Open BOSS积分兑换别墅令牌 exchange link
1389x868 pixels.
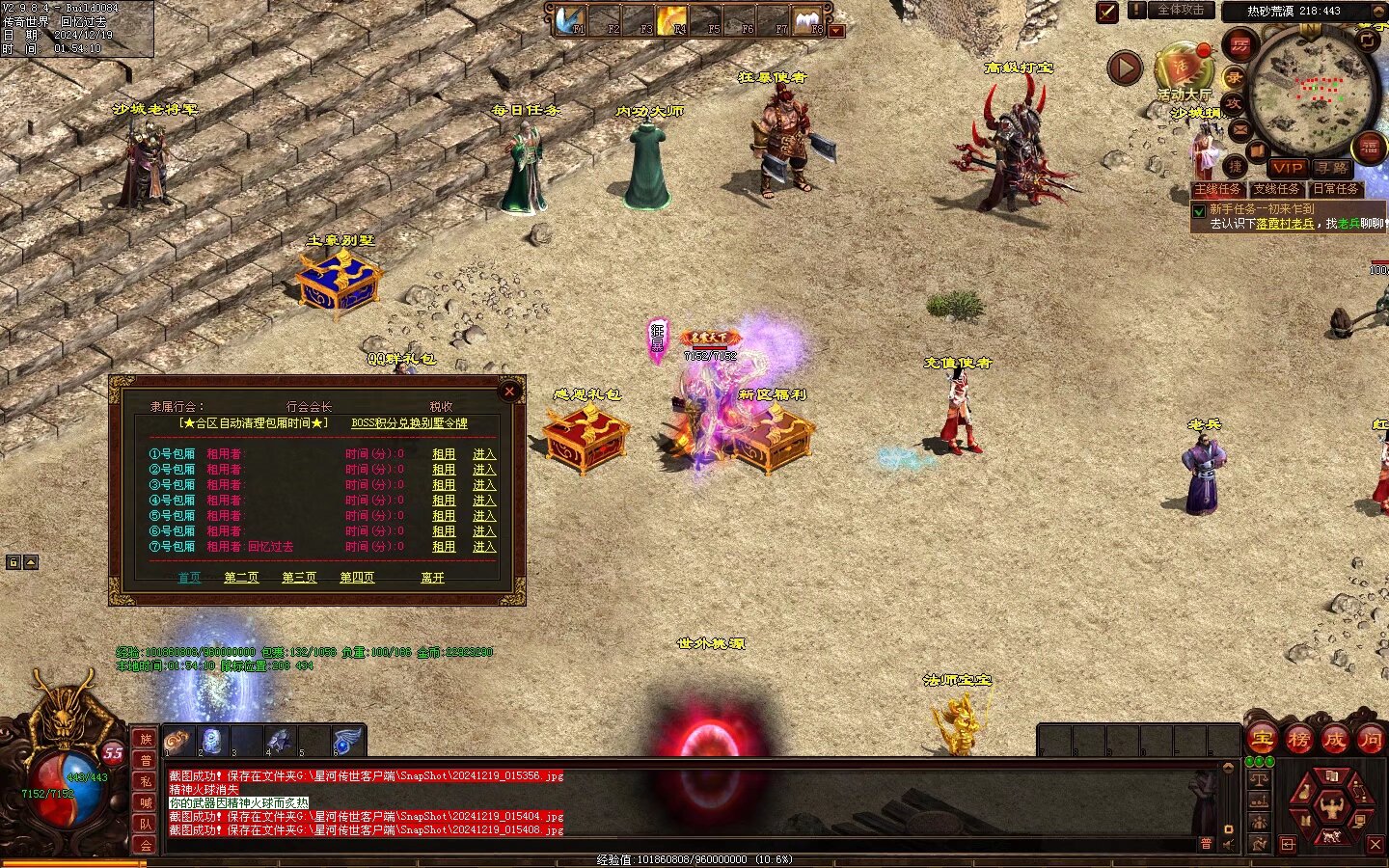(409, 423)
